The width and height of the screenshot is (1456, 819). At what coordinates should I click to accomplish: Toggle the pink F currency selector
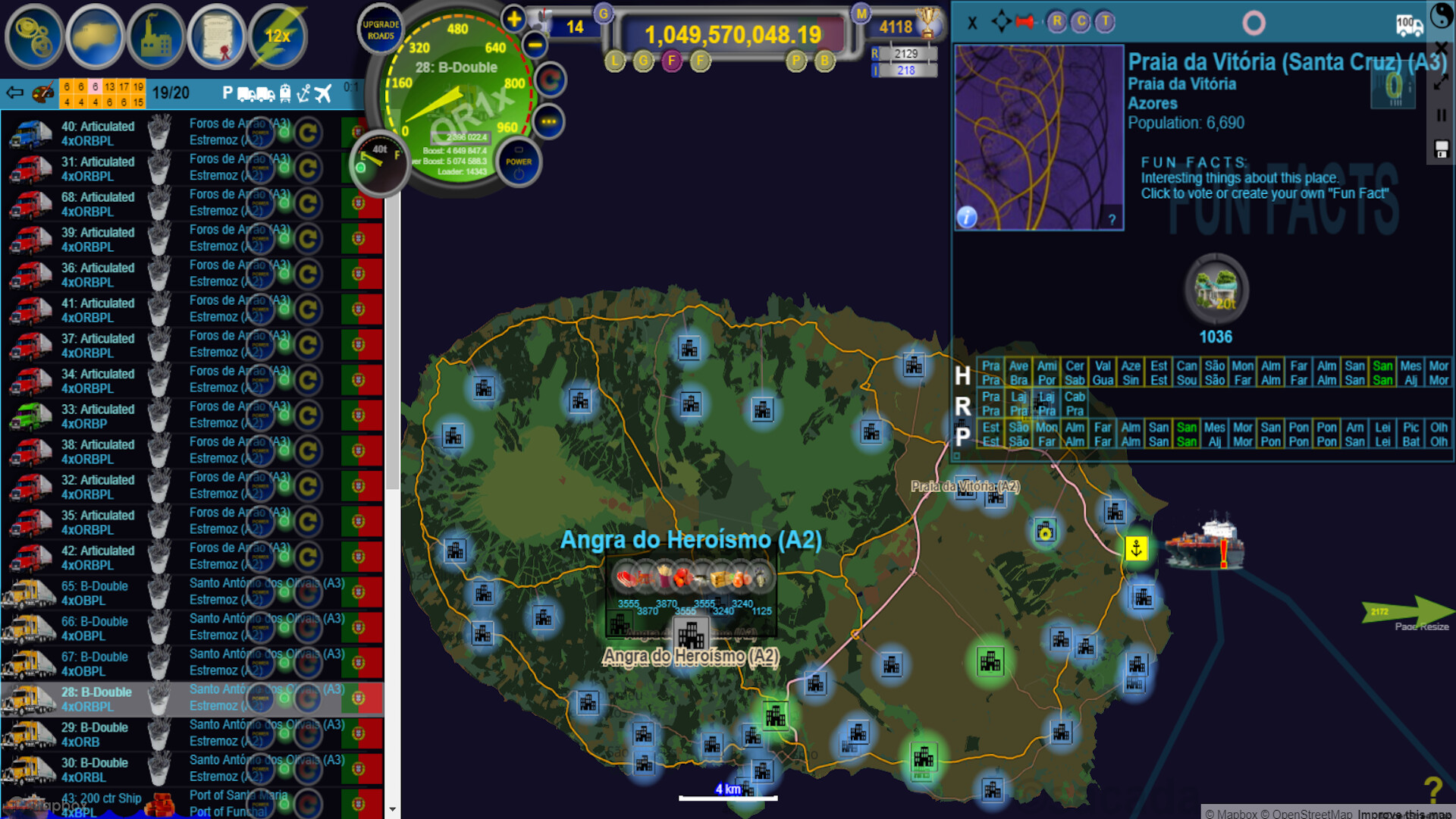point(671,61)
